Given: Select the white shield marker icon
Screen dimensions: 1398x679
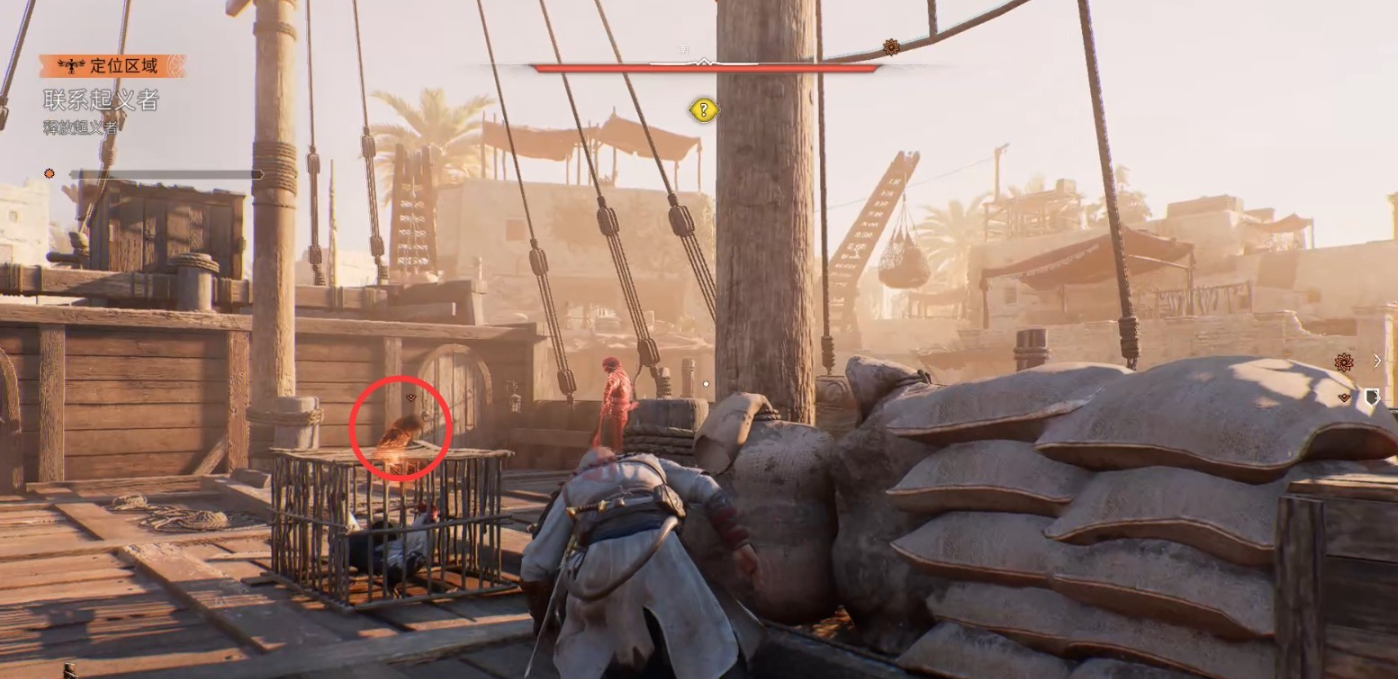Looking at the screenshot, I should tap(1372, 397).
